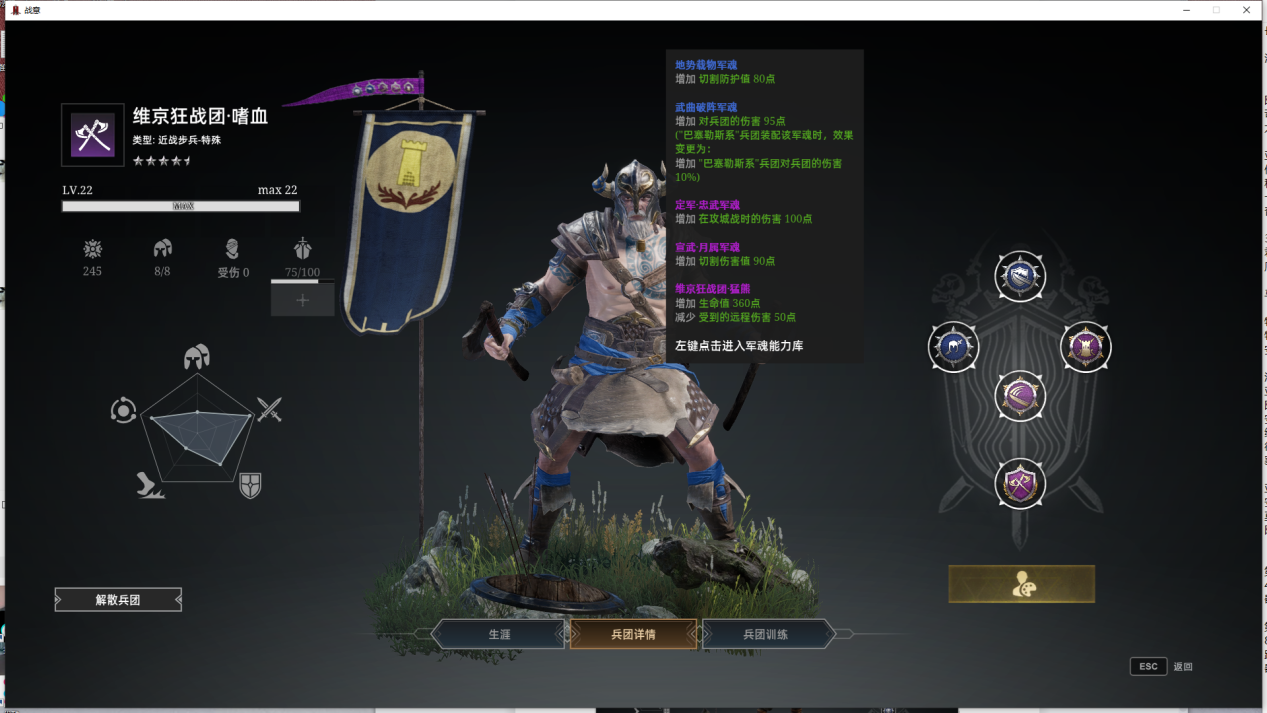Image resolution: width=1267 pixels, height=713 pixels.
Task: Select the purple castle tower soul slot
Action: [x=1085, y=347]
